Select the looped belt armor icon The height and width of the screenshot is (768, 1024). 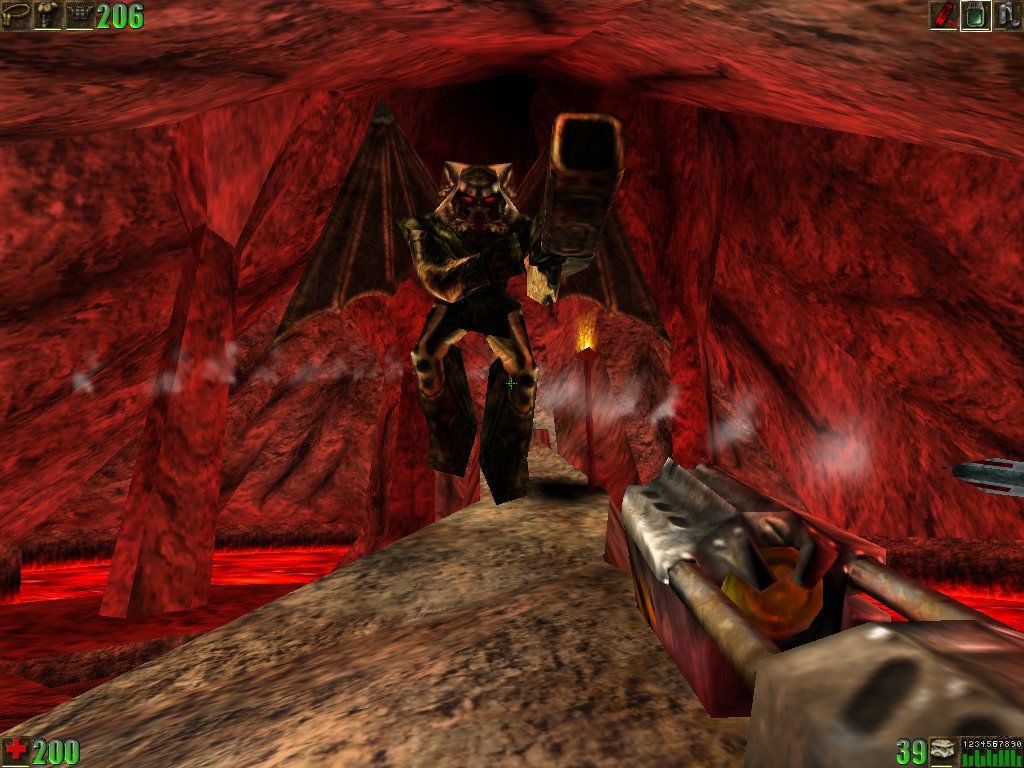click(16, 15)
